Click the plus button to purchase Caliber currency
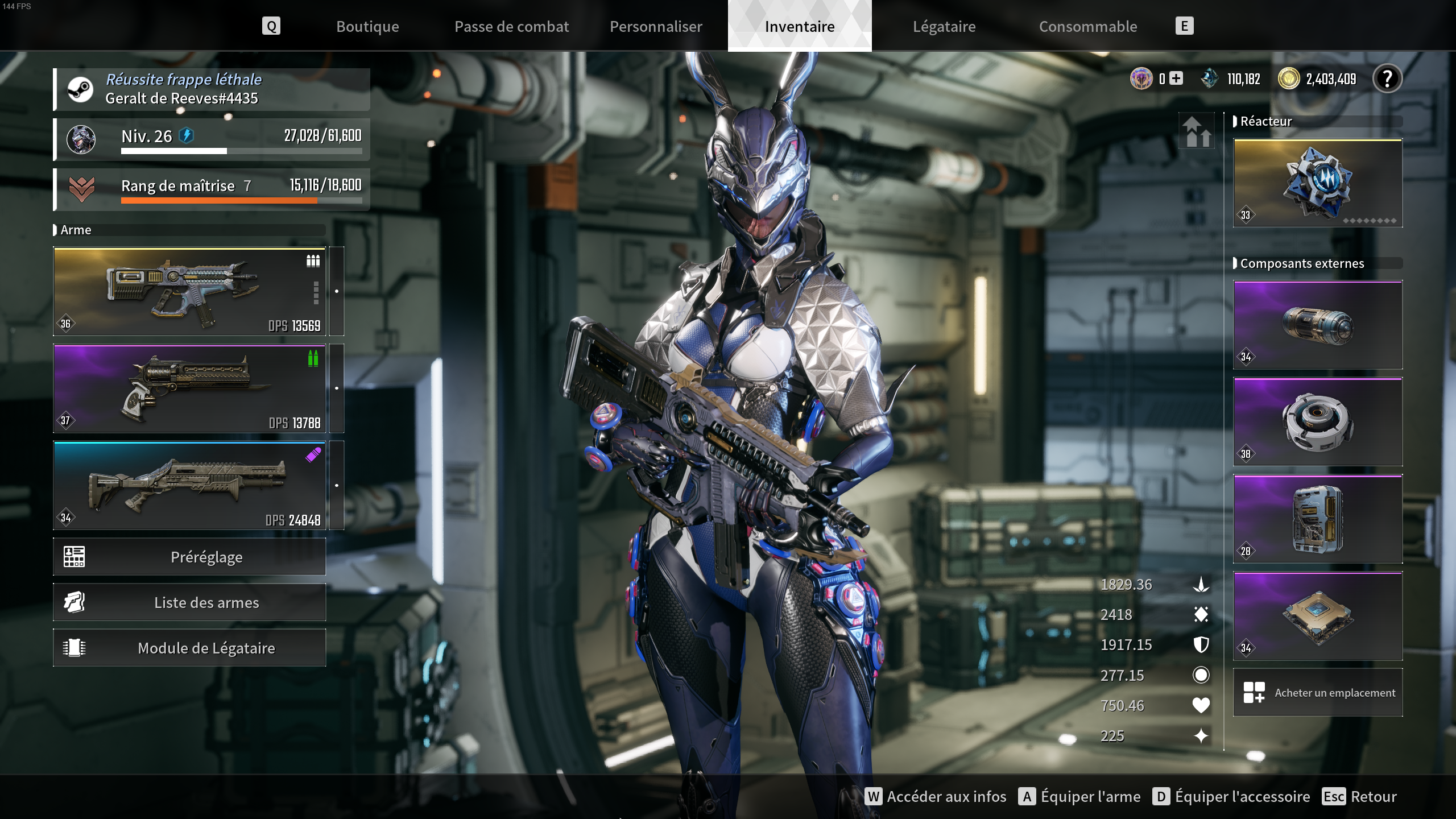1456x819 pixels. pyautogui.click(x=1176, y=79)
